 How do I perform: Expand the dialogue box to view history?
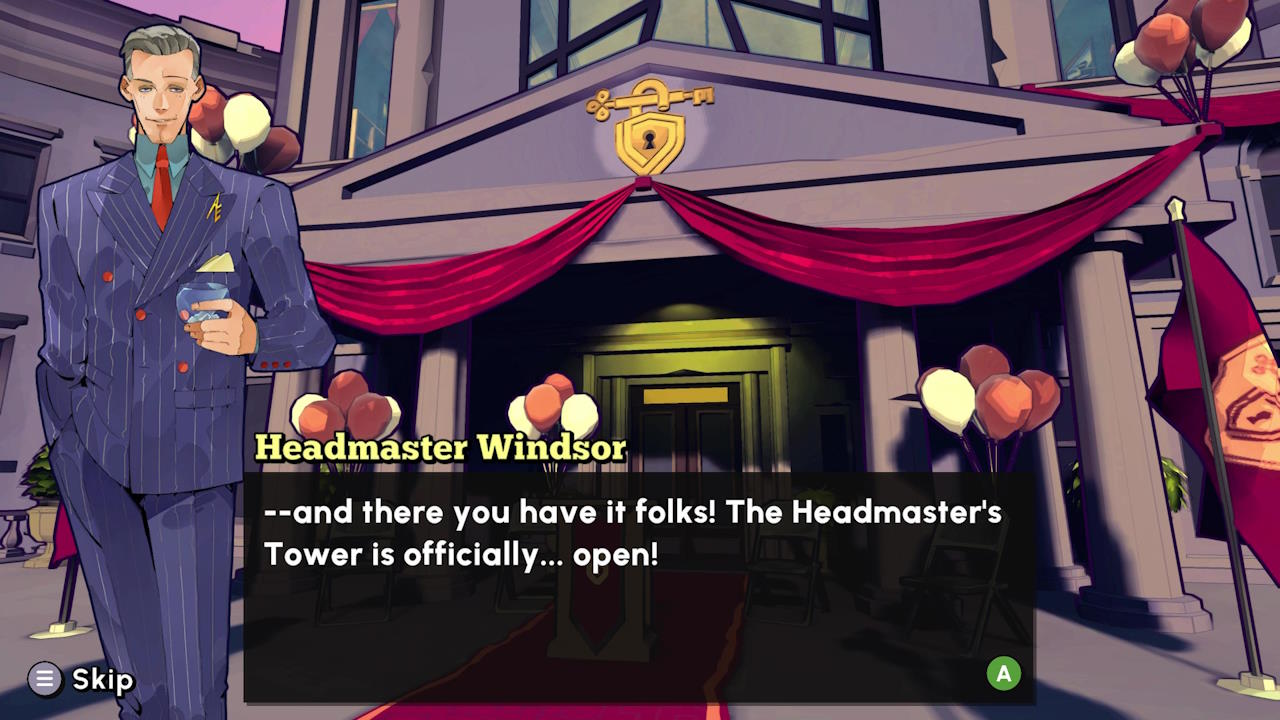point(1003,674)
